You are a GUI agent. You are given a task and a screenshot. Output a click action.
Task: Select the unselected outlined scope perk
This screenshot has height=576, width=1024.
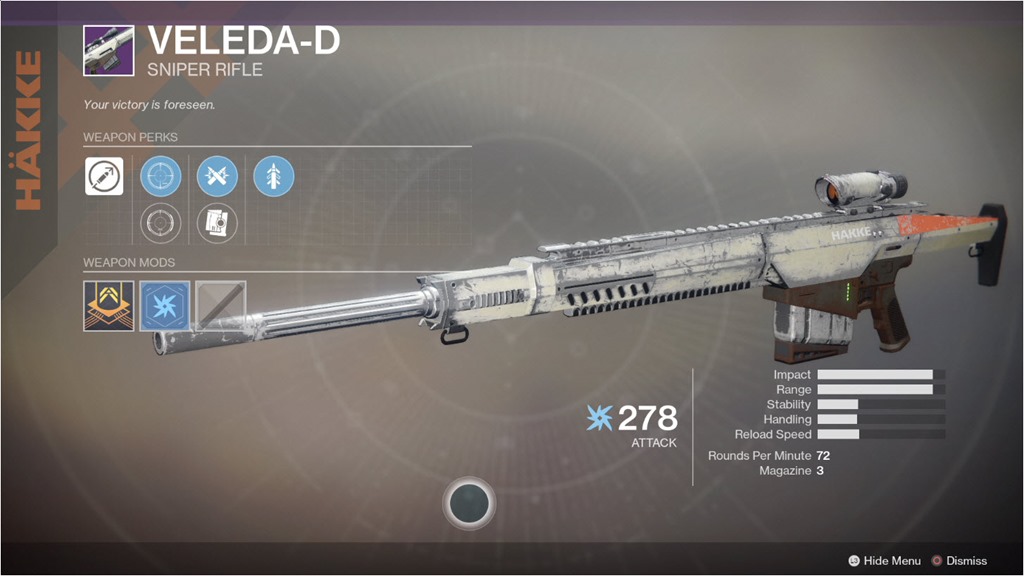point(160,222)
